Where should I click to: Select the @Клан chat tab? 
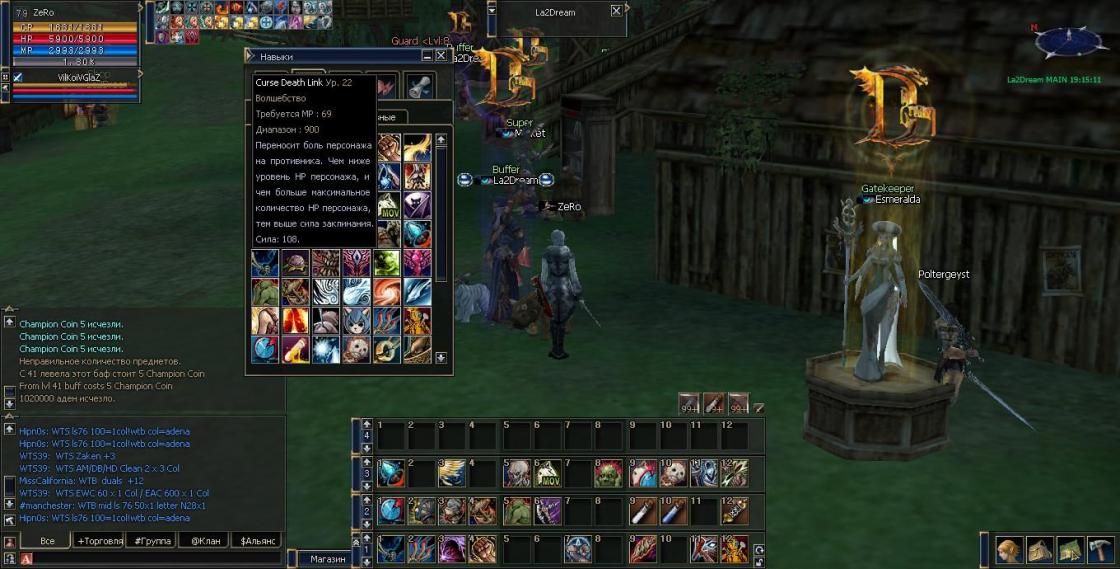204,540
